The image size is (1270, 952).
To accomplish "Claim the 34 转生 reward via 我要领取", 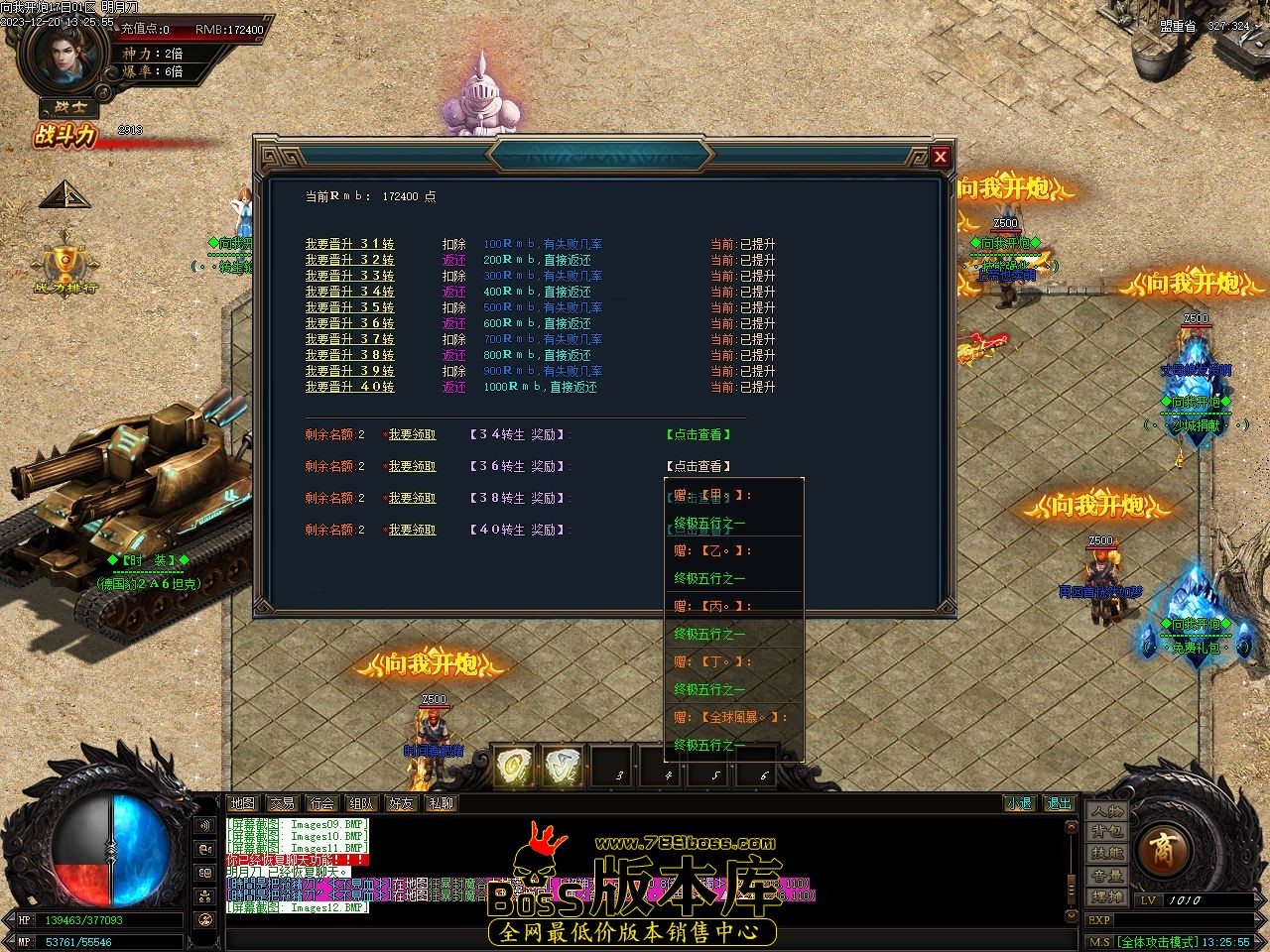I will tap(412, 434).
